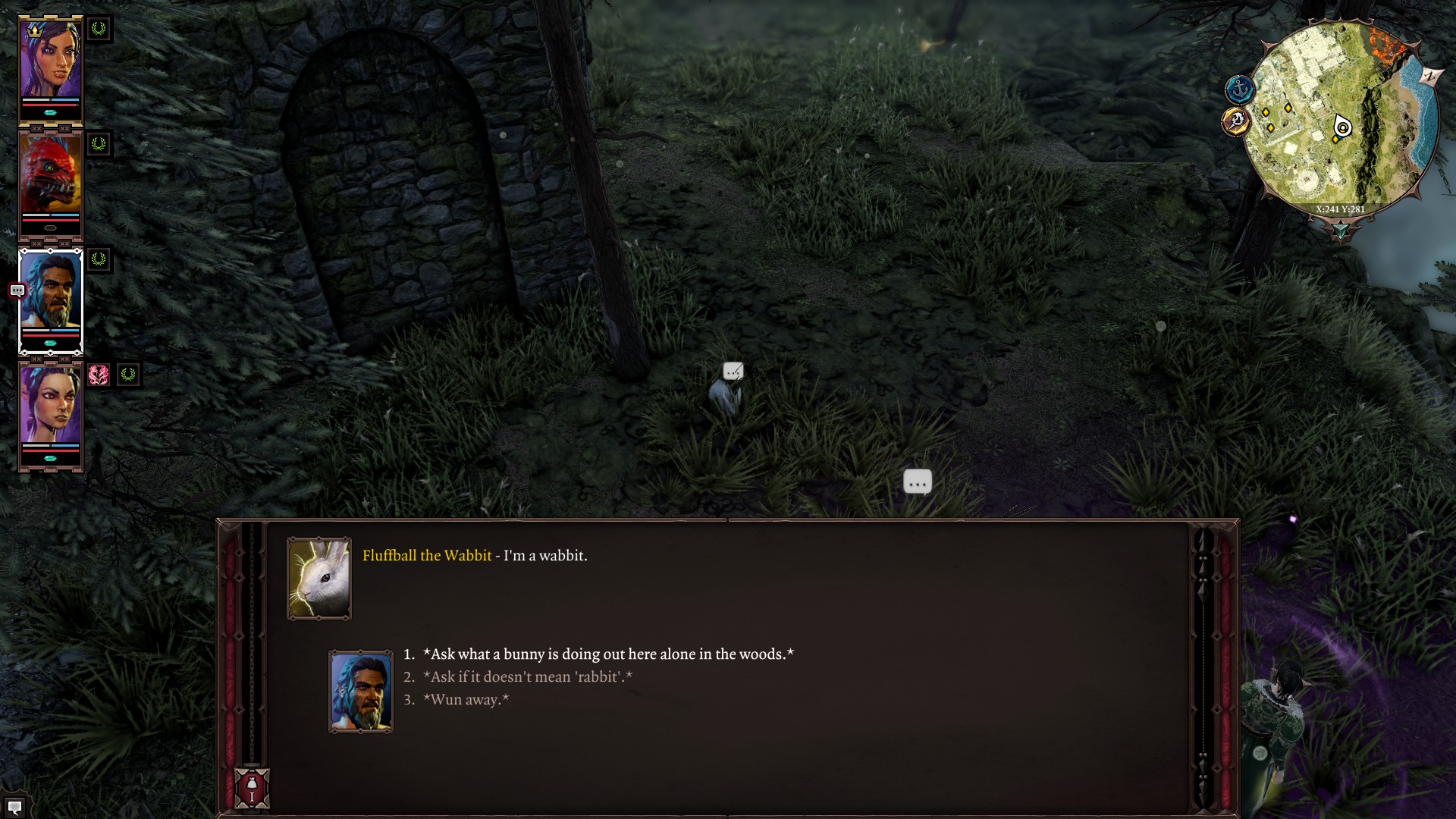Open the chat log speech bubble icon

[14, 807]
